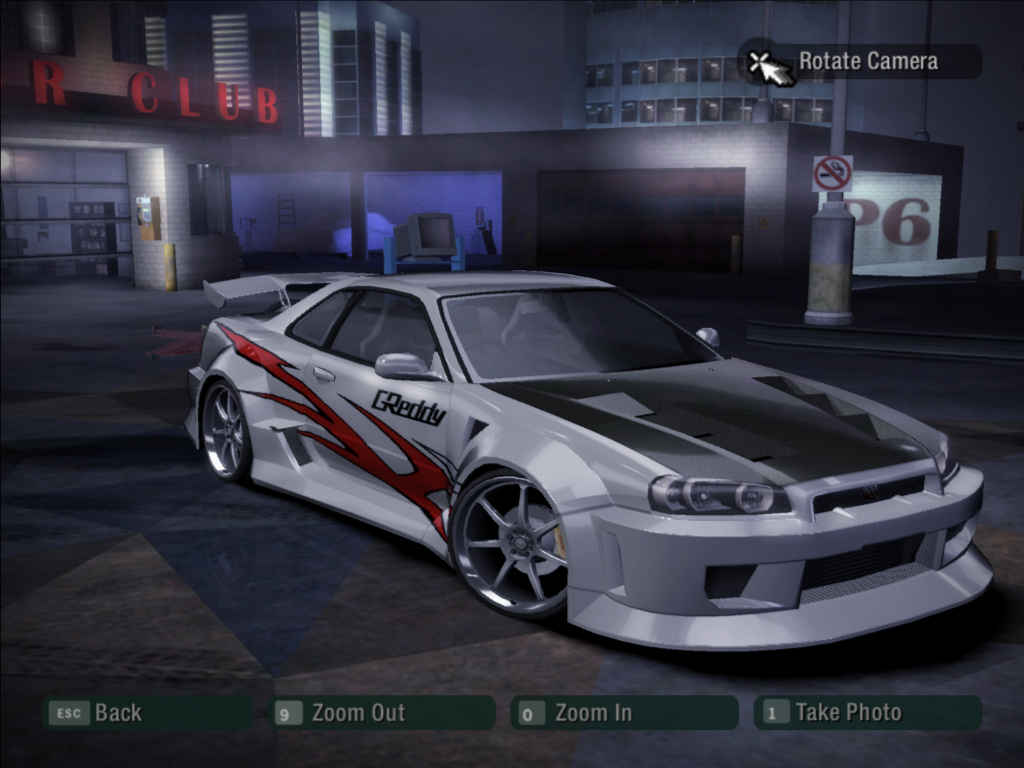The image size is (1024, 768).
Task: Take a photo of the car
Action: [x=866, y=713]
